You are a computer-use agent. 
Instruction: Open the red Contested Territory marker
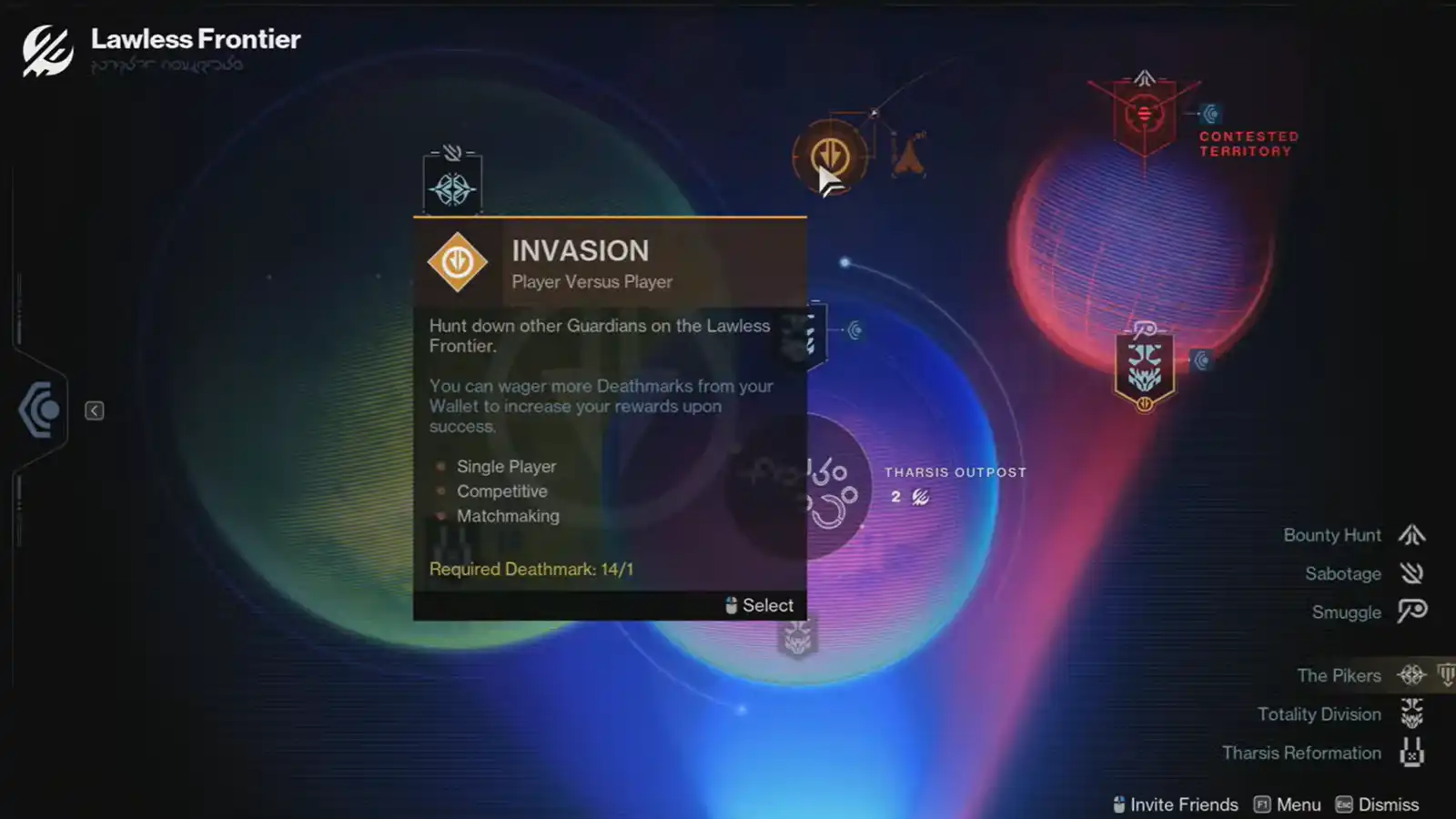click(x=1144, y=111)
